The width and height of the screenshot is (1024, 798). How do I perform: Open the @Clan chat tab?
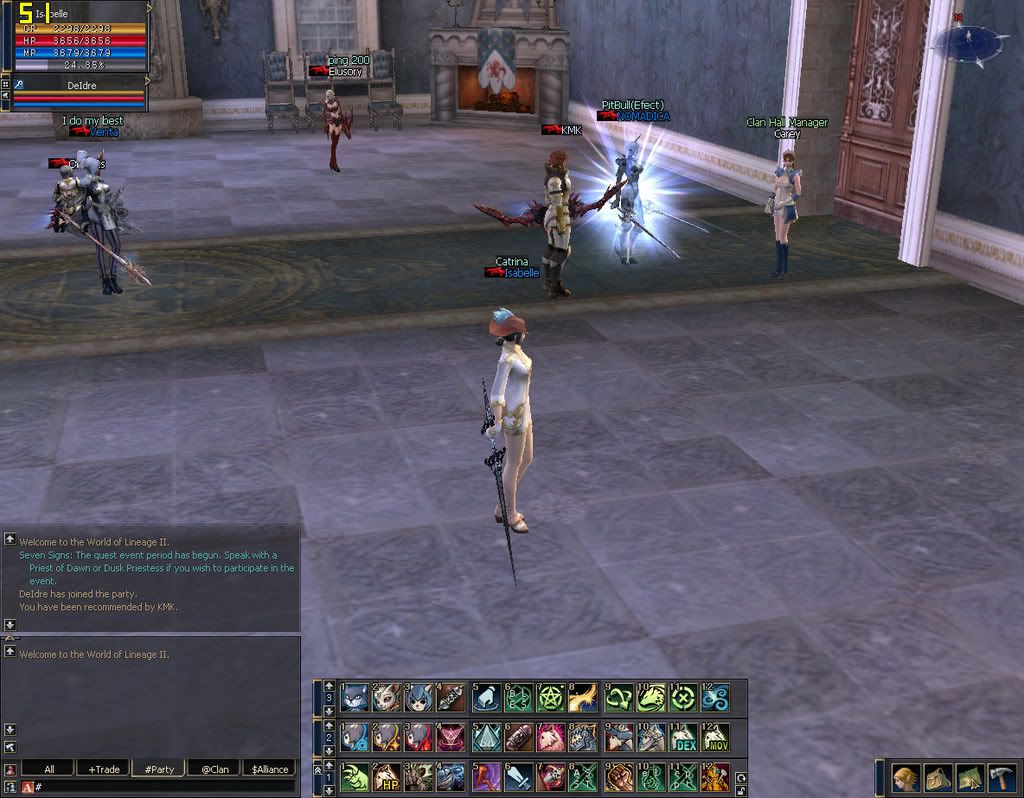(x=213, y=769)
